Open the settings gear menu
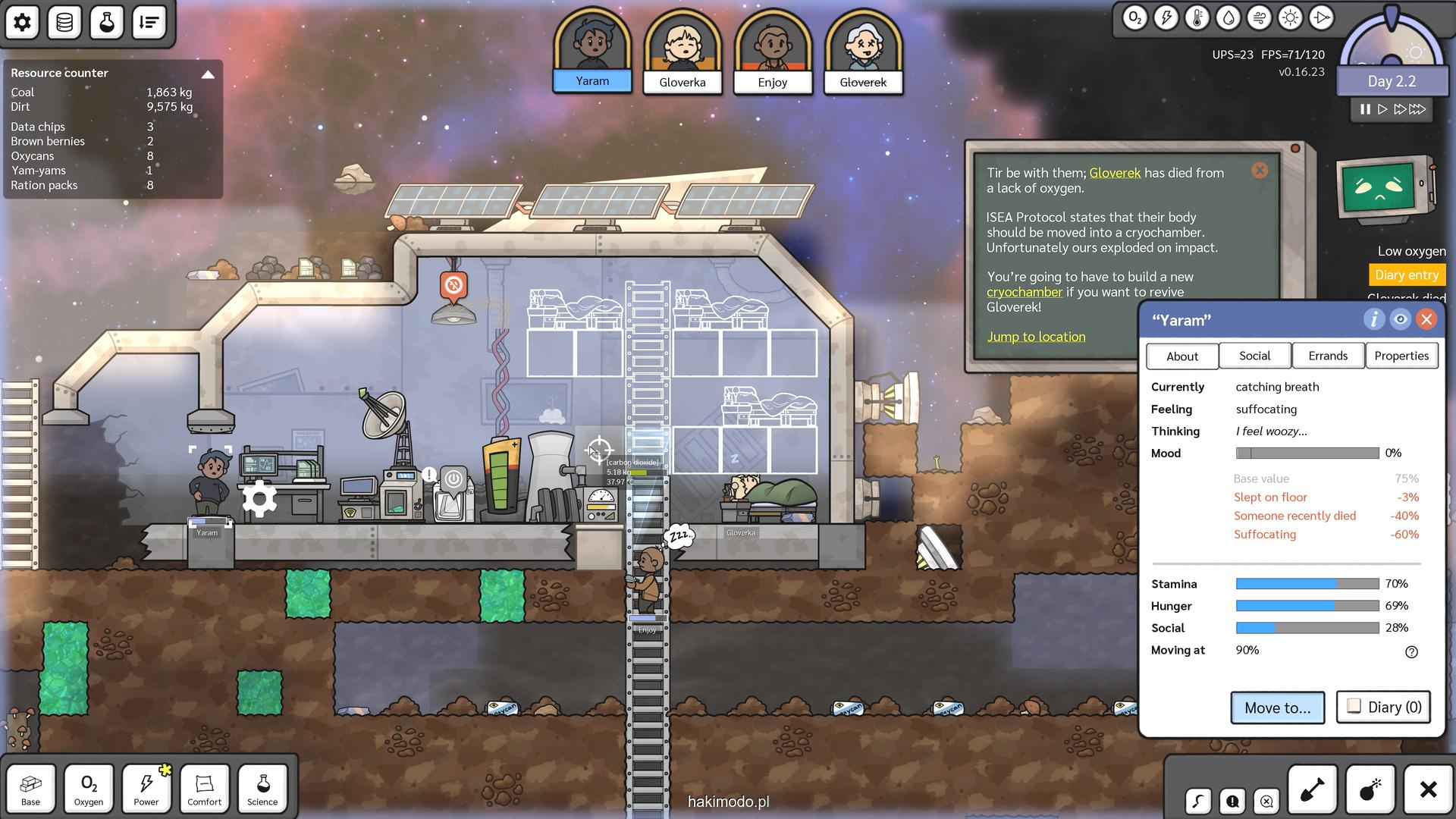This screenshot has width=1456, height=819. 22,22
